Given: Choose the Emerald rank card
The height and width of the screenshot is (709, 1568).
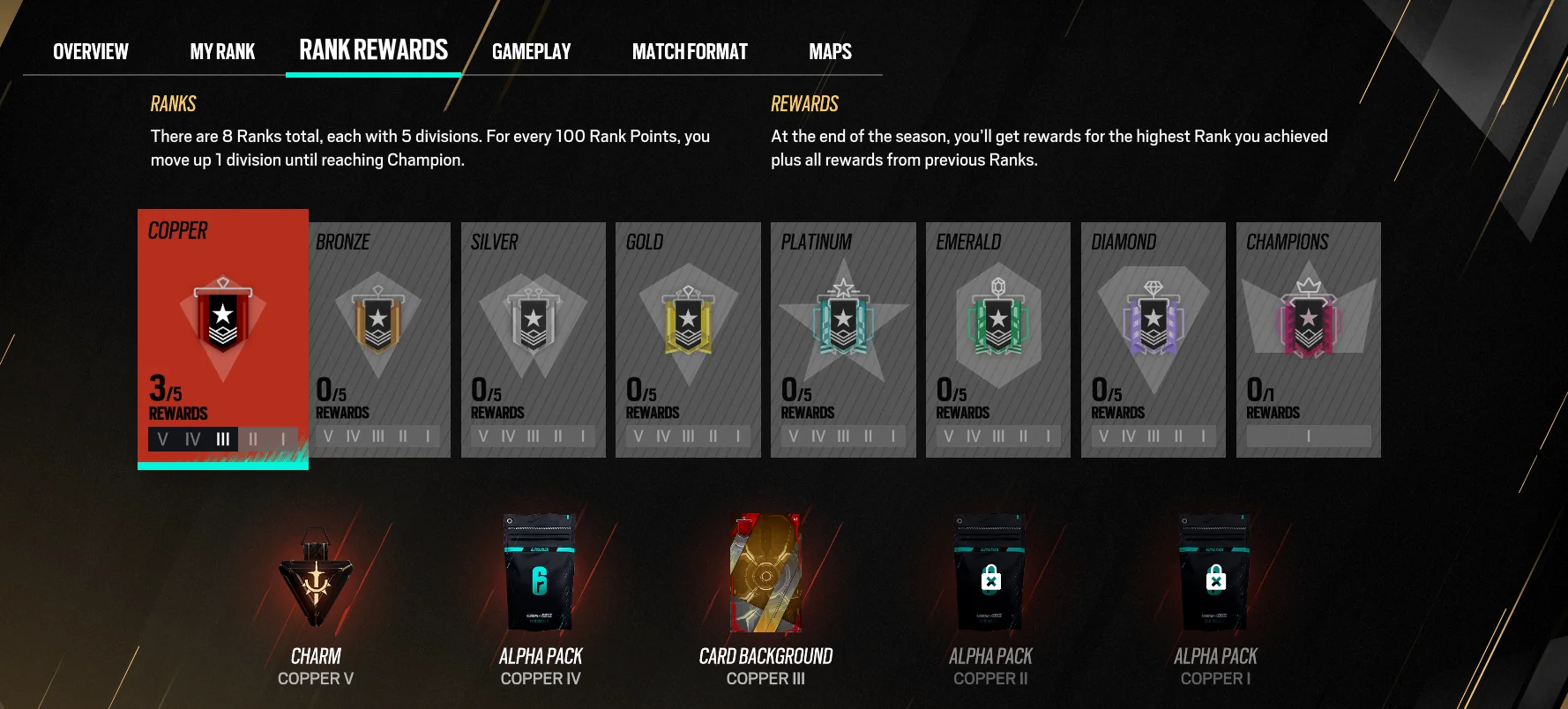Looking at the screenshot, I should click(998, 340).
